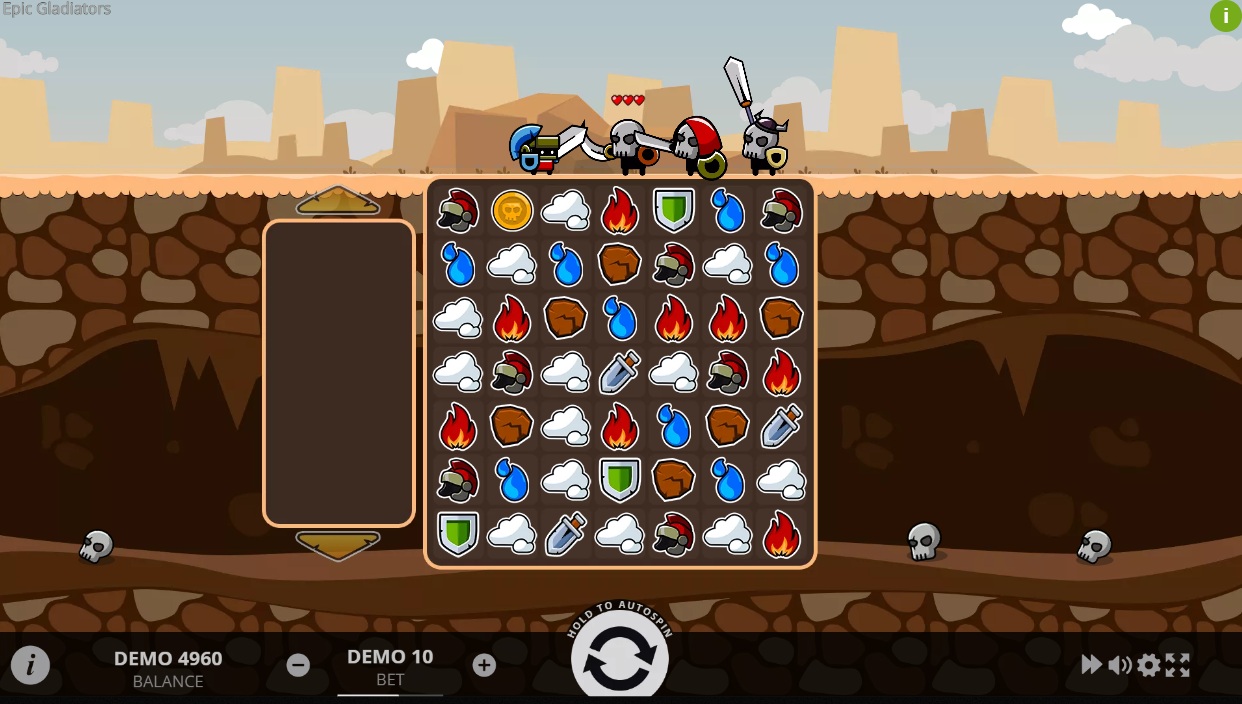Mute the game sound with the speaker icon

pyautogui.click(x=1120, y=665)
